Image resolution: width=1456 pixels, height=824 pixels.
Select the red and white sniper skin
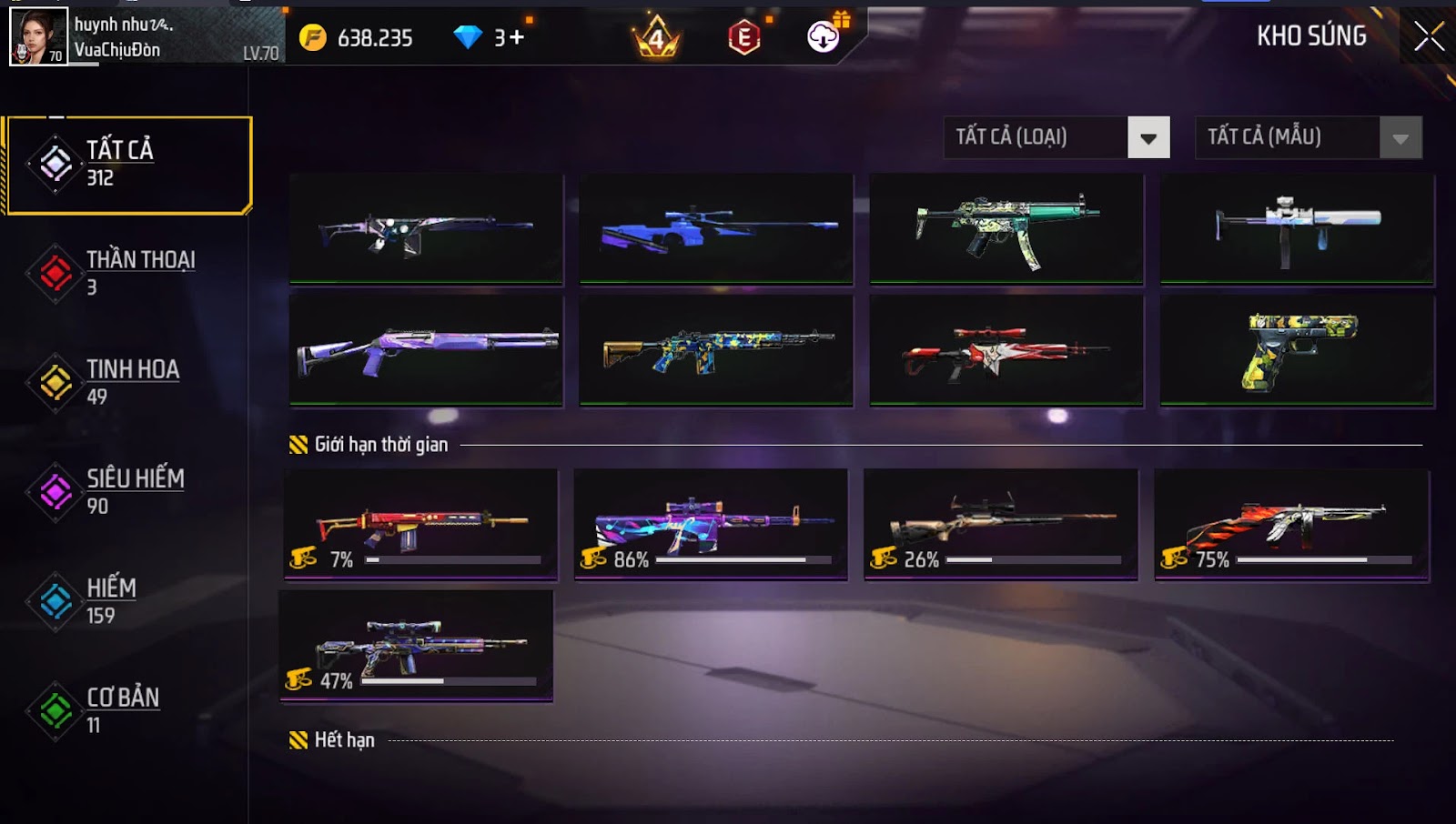tap(1006, 350)
